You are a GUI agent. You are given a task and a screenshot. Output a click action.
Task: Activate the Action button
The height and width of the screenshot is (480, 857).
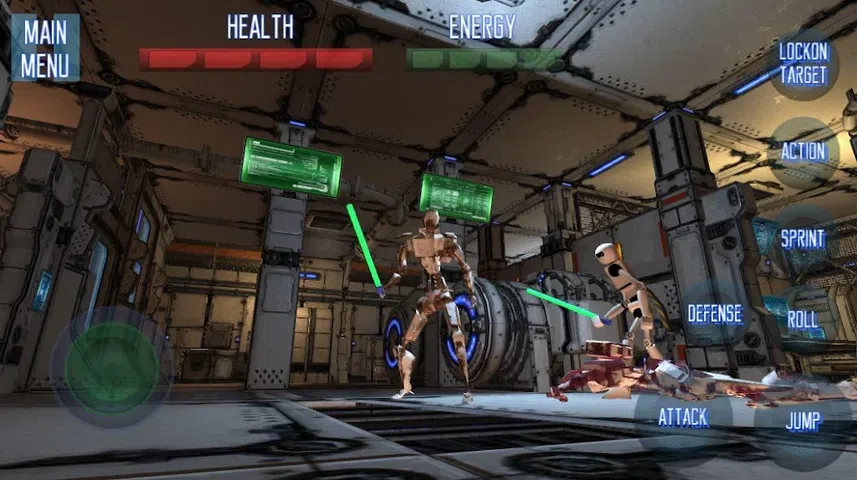tap(804, 152)
